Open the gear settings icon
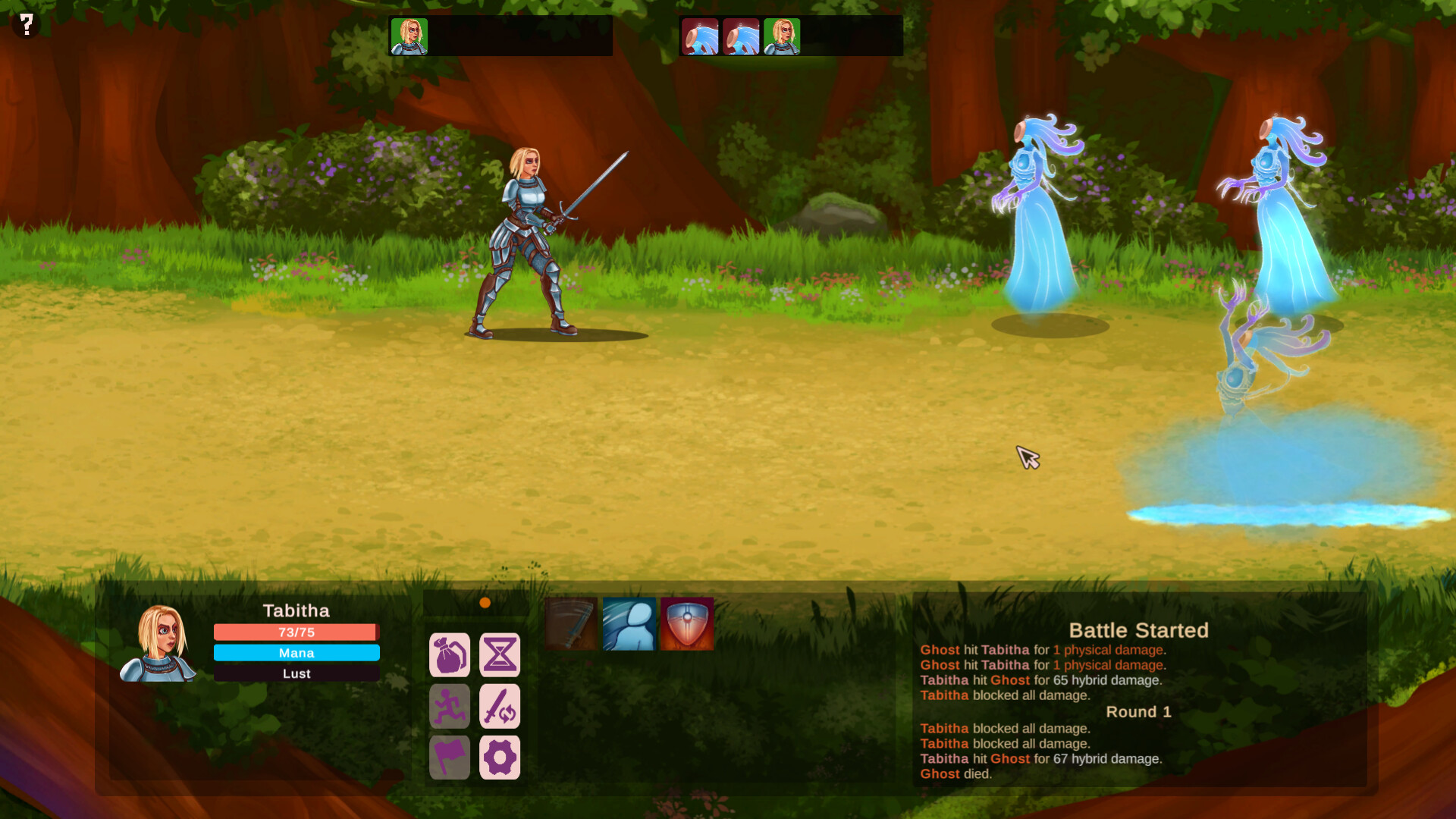The height and width of the screenshot is (819, 1456). pyautogui.click(x=500, y=756)
